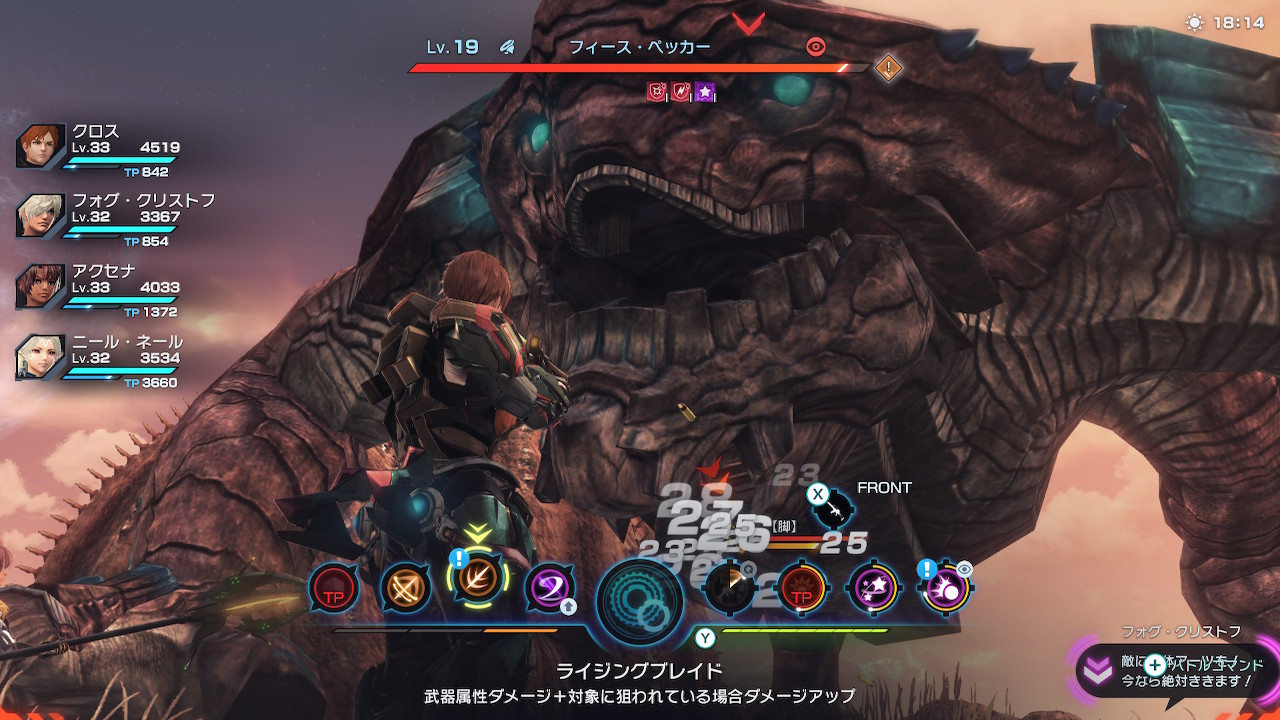Use the red TP explosion ranged art
The width and height of the screenshot is (1280, 720).
801,587
